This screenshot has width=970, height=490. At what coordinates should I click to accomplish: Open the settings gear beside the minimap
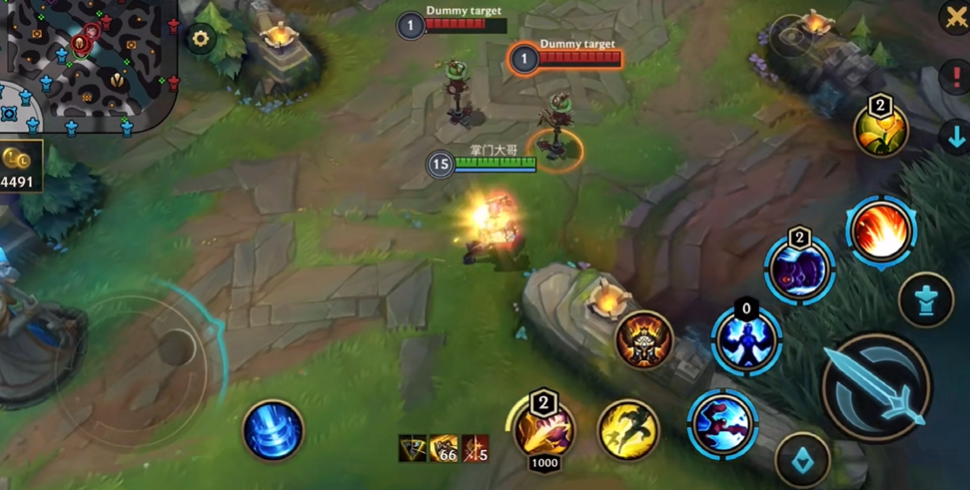(x=201, y=39)
